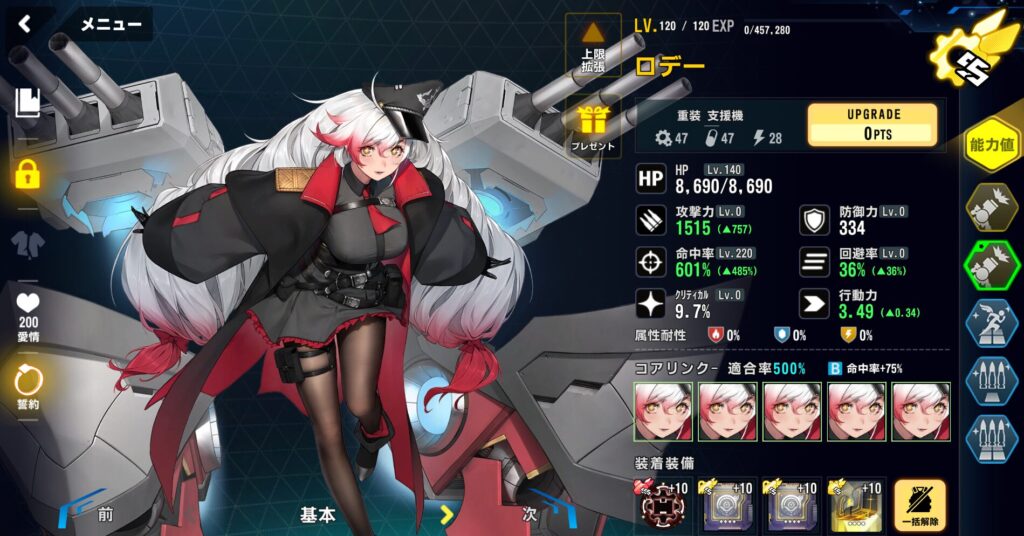Tap the 200 愛情 heart icon
Screen dimensions: 1024x536
(x=27, y=312)
